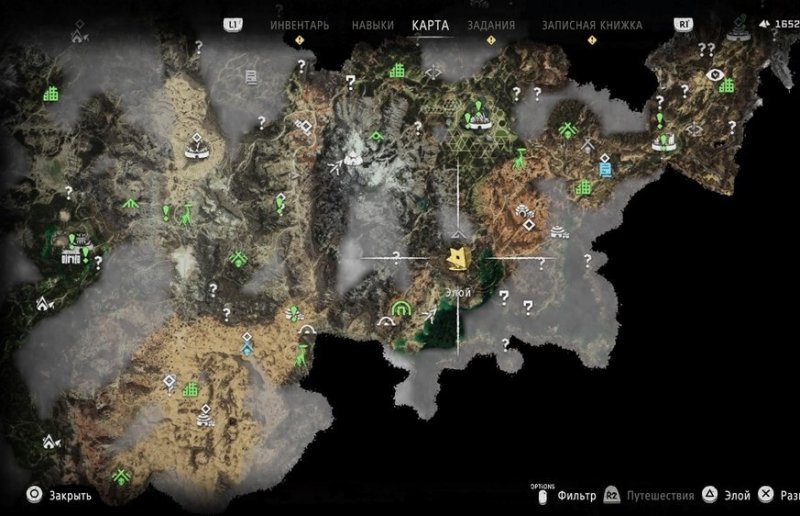Select the grey document icon on the map
Image resolution: width=800 pixels, height=516 pixels.
tap(251, 75)
